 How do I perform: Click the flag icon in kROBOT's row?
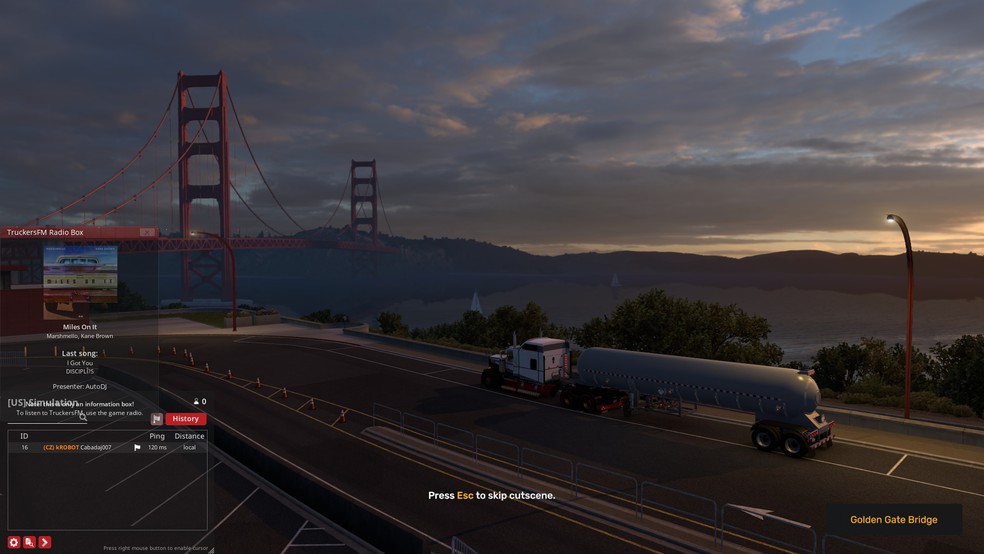tap(137, 447)
